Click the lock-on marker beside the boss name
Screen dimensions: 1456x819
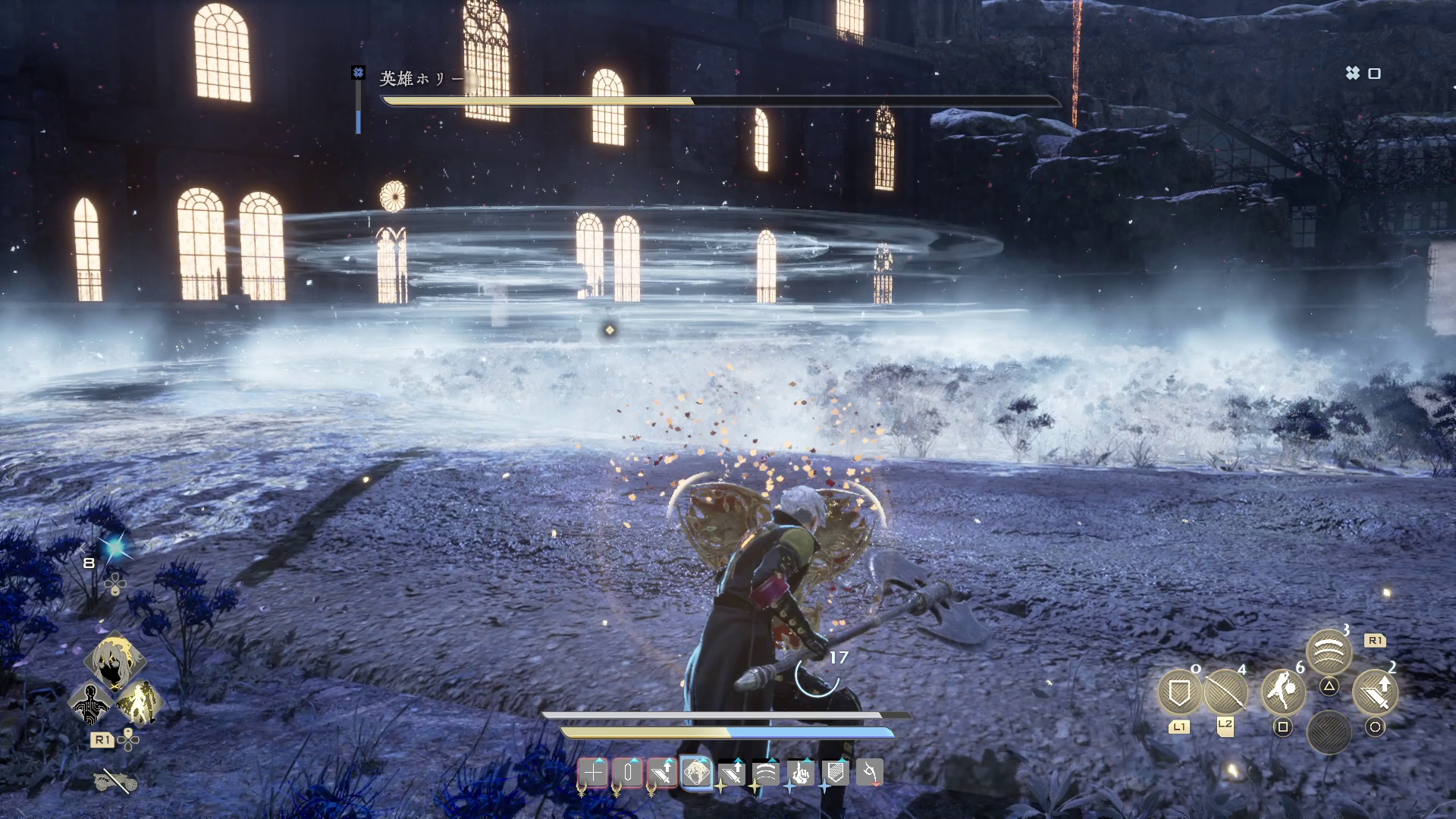tap(358, 72)
